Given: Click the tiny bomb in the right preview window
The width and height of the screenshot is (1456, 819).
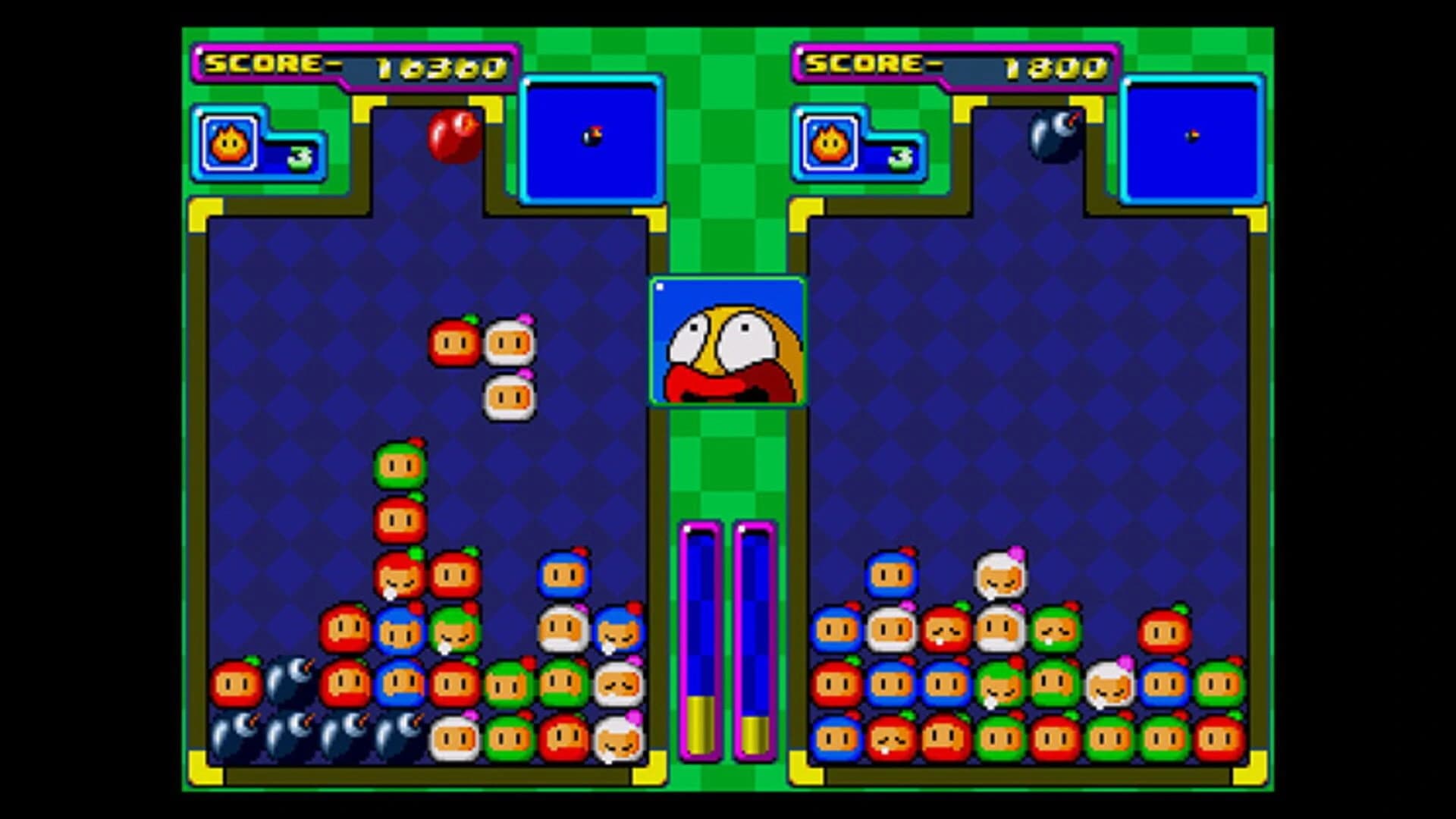Looking at the screenshot, I should 1191,136.
